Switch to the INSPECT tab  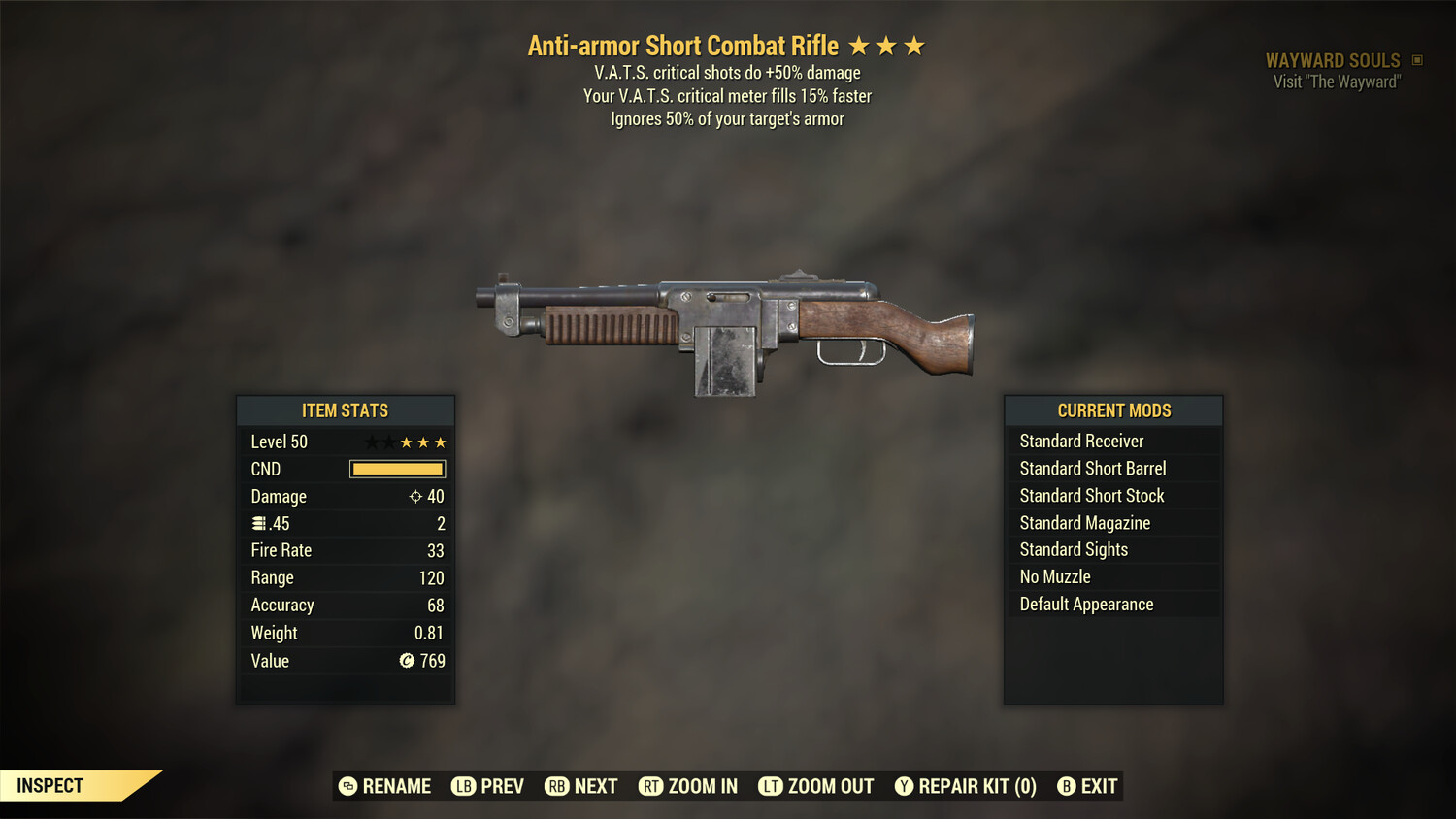coord(50,785)
